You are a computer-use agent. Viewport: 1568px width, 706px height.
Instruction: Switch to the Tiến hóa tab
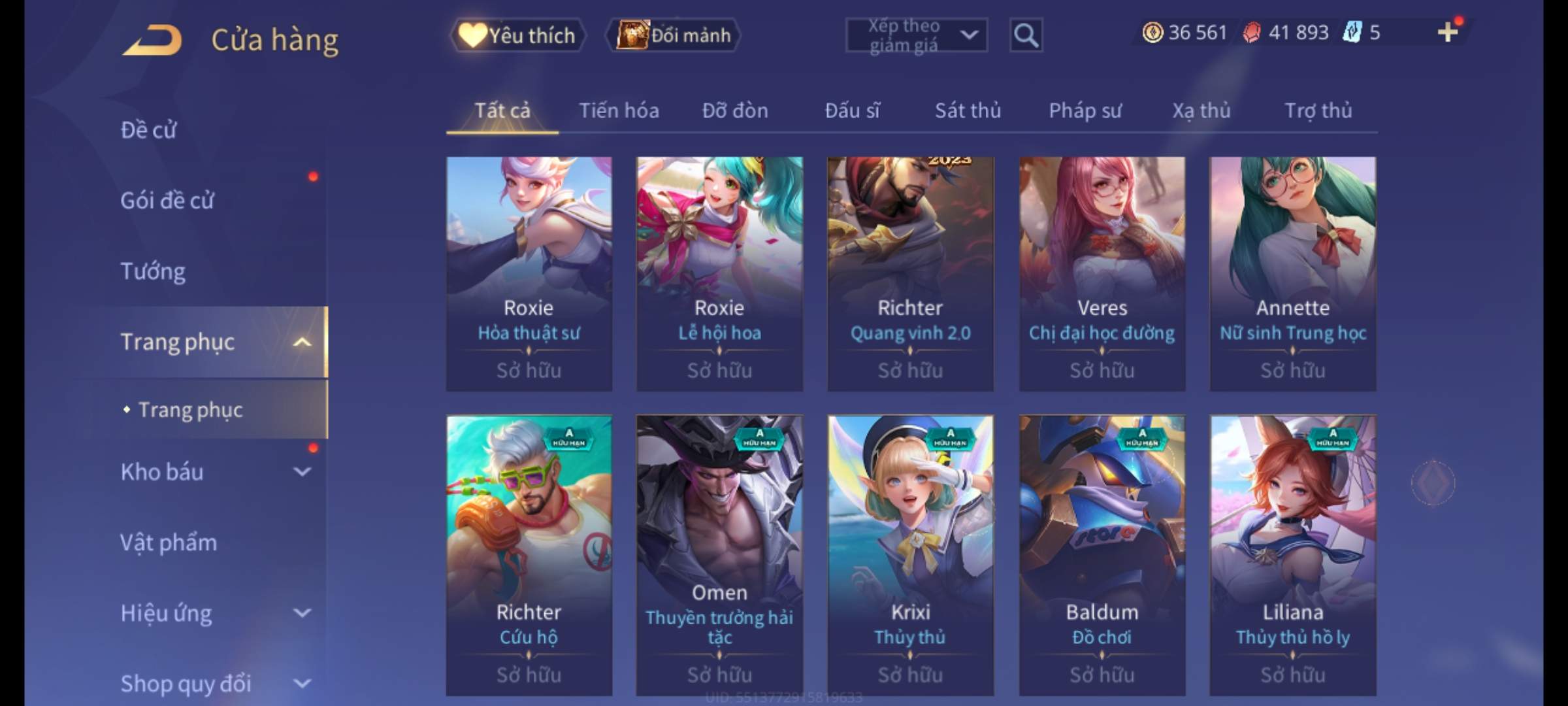tap(619, 110)
